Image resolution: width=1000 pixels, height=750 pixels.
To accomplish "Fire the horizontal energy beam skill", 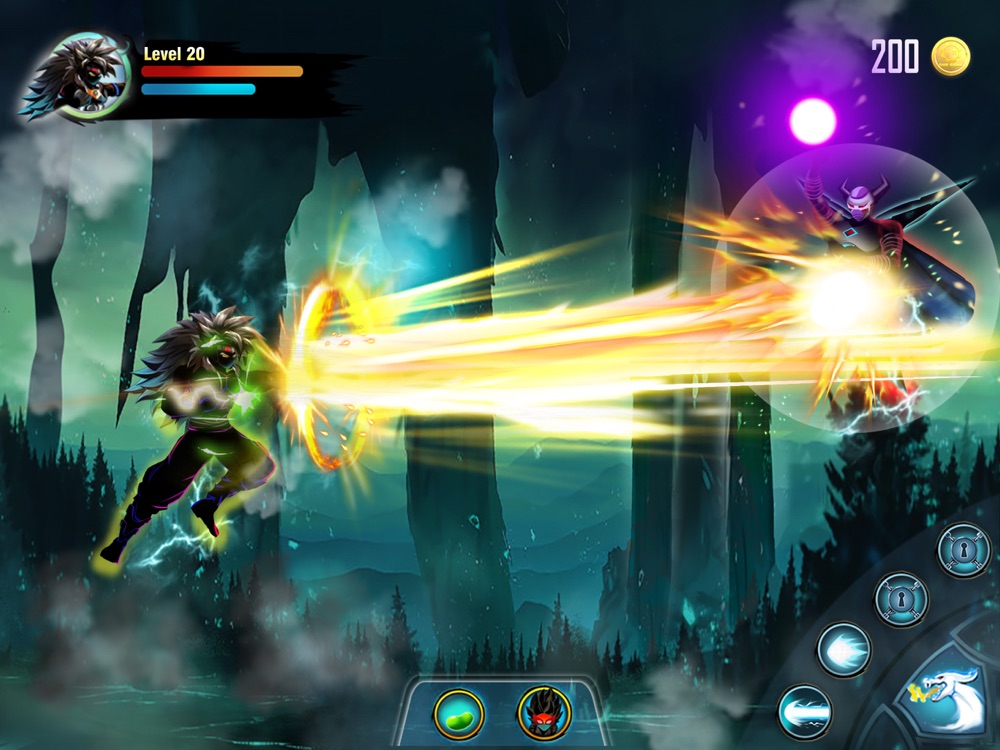I will 804,711.
